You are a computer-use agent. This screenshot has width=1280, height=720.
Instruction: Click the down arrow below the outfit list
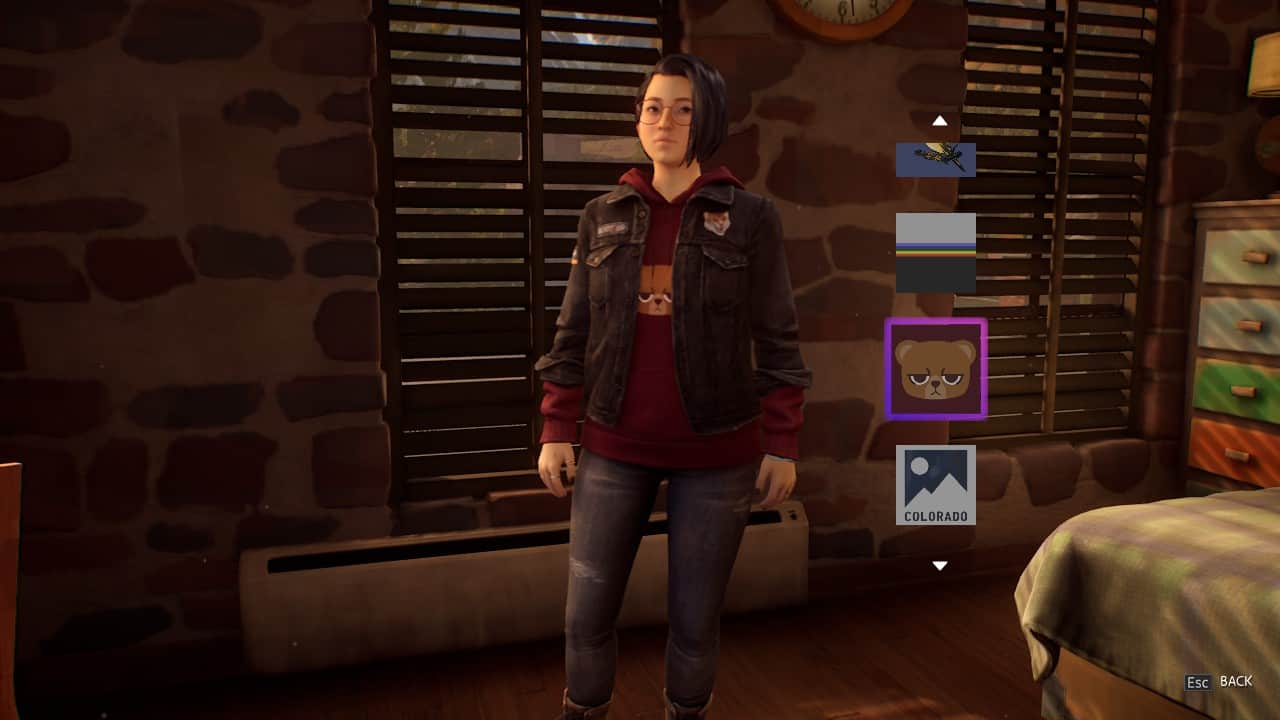(939, 566)
